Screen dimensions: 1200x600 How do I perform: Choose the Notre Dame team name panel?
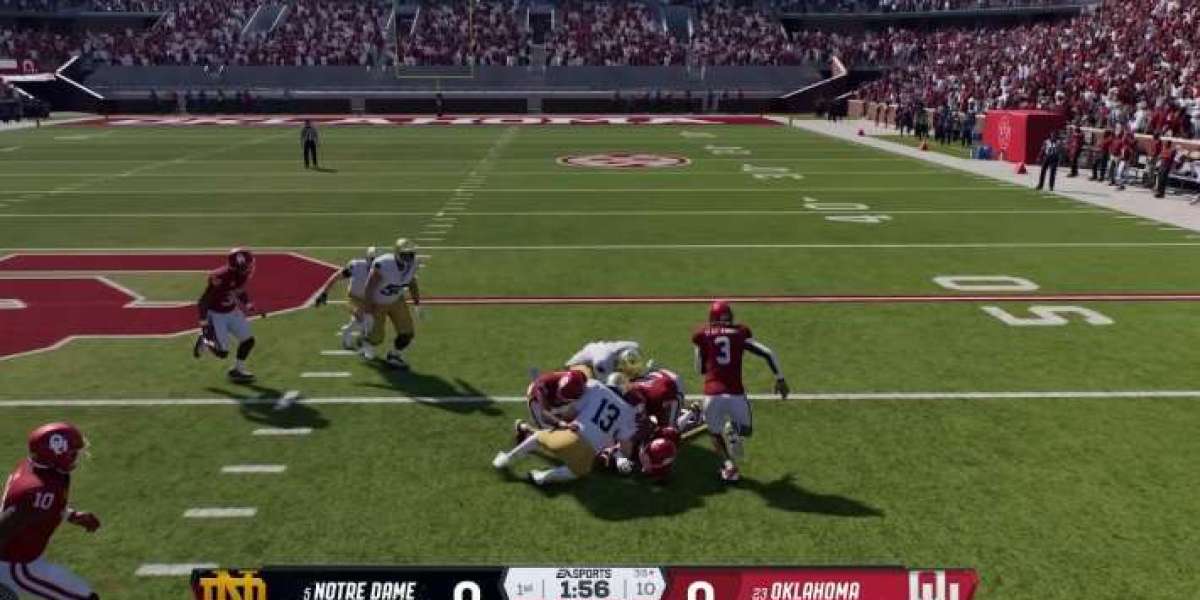(358, 589)
